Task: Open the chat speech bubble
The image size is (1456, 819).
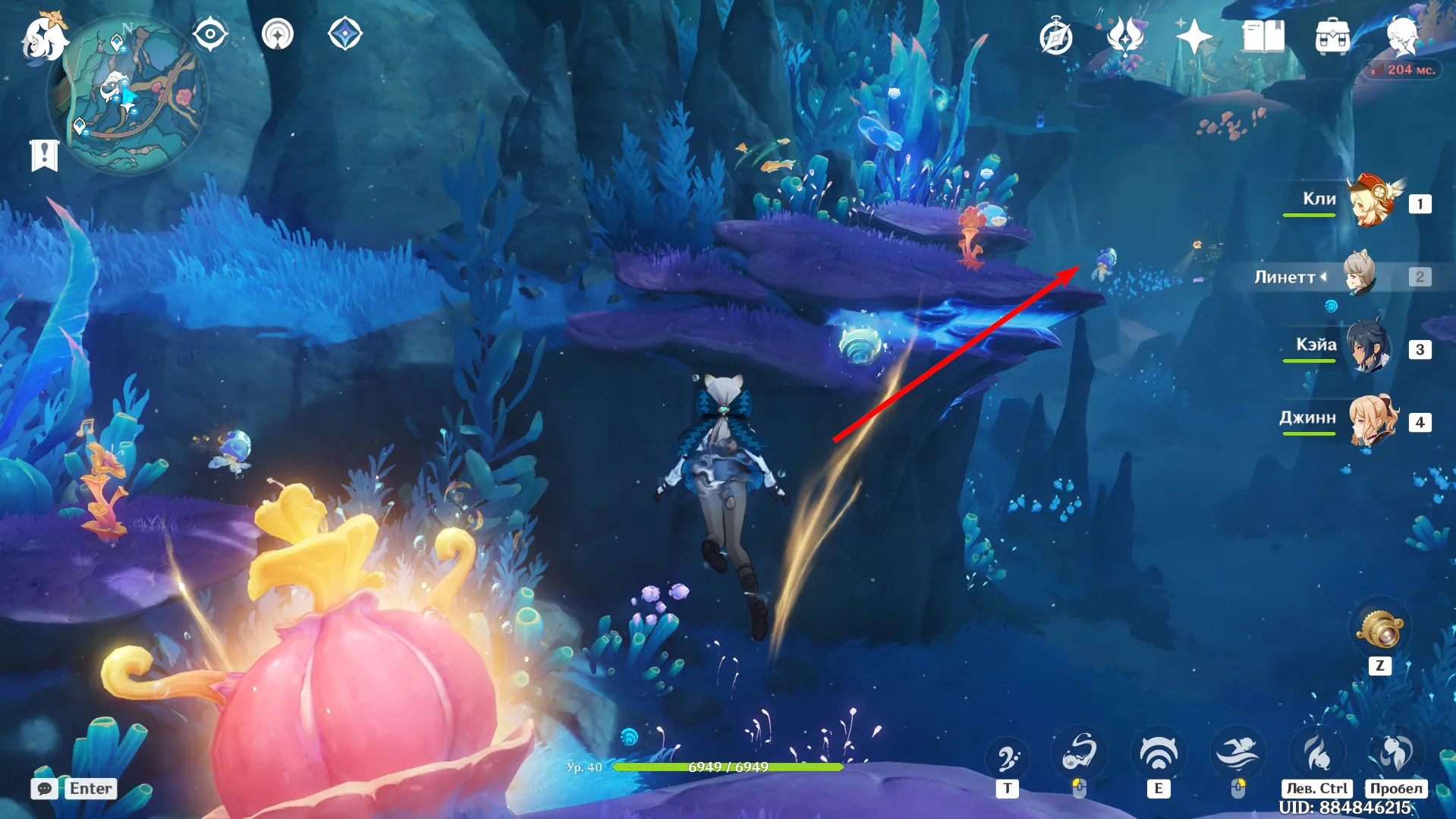Action: tap(45, 789)
